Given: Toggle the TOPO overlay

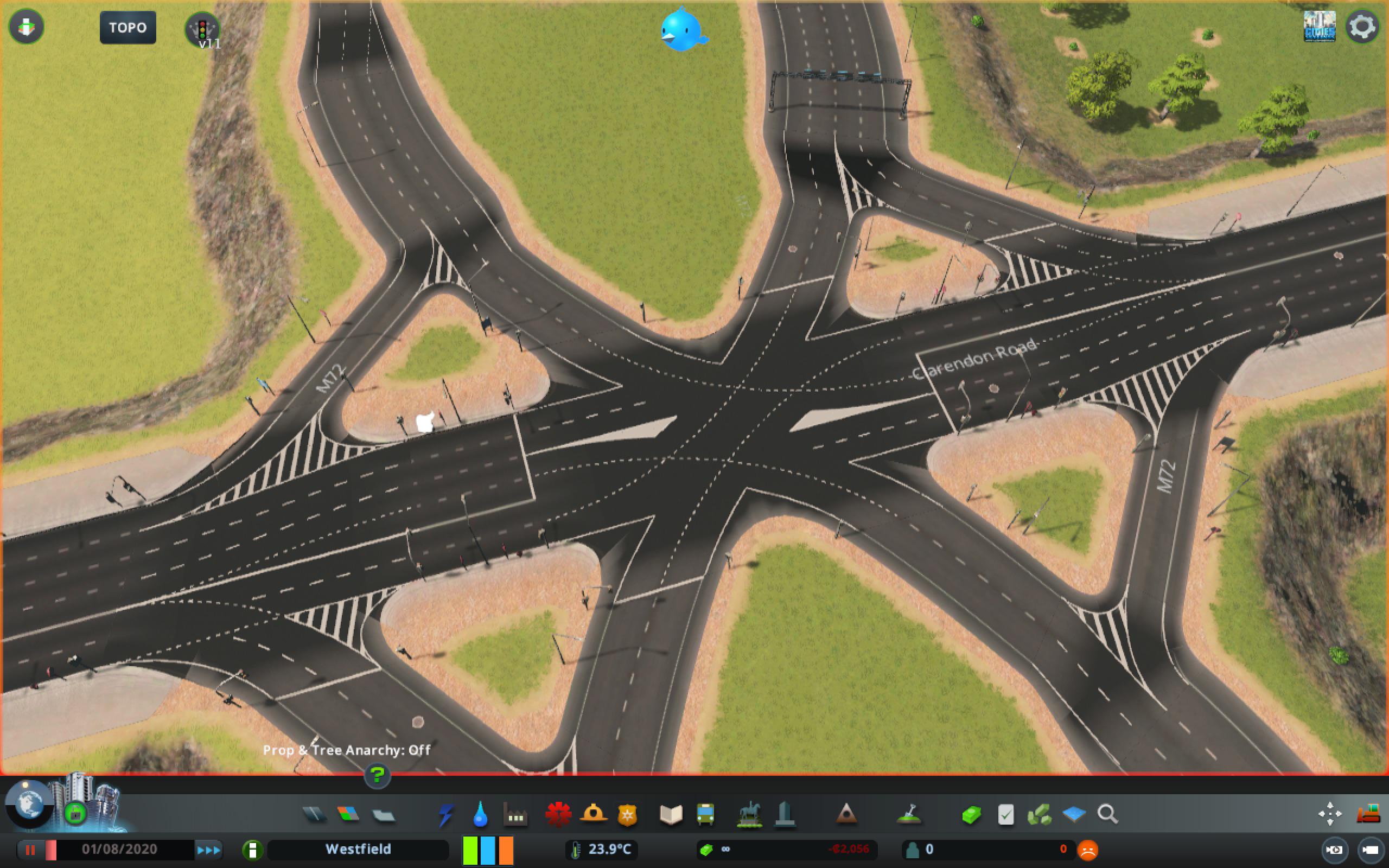Looking at the screenshot, I should pyautogui.click(x=128, y=27).
